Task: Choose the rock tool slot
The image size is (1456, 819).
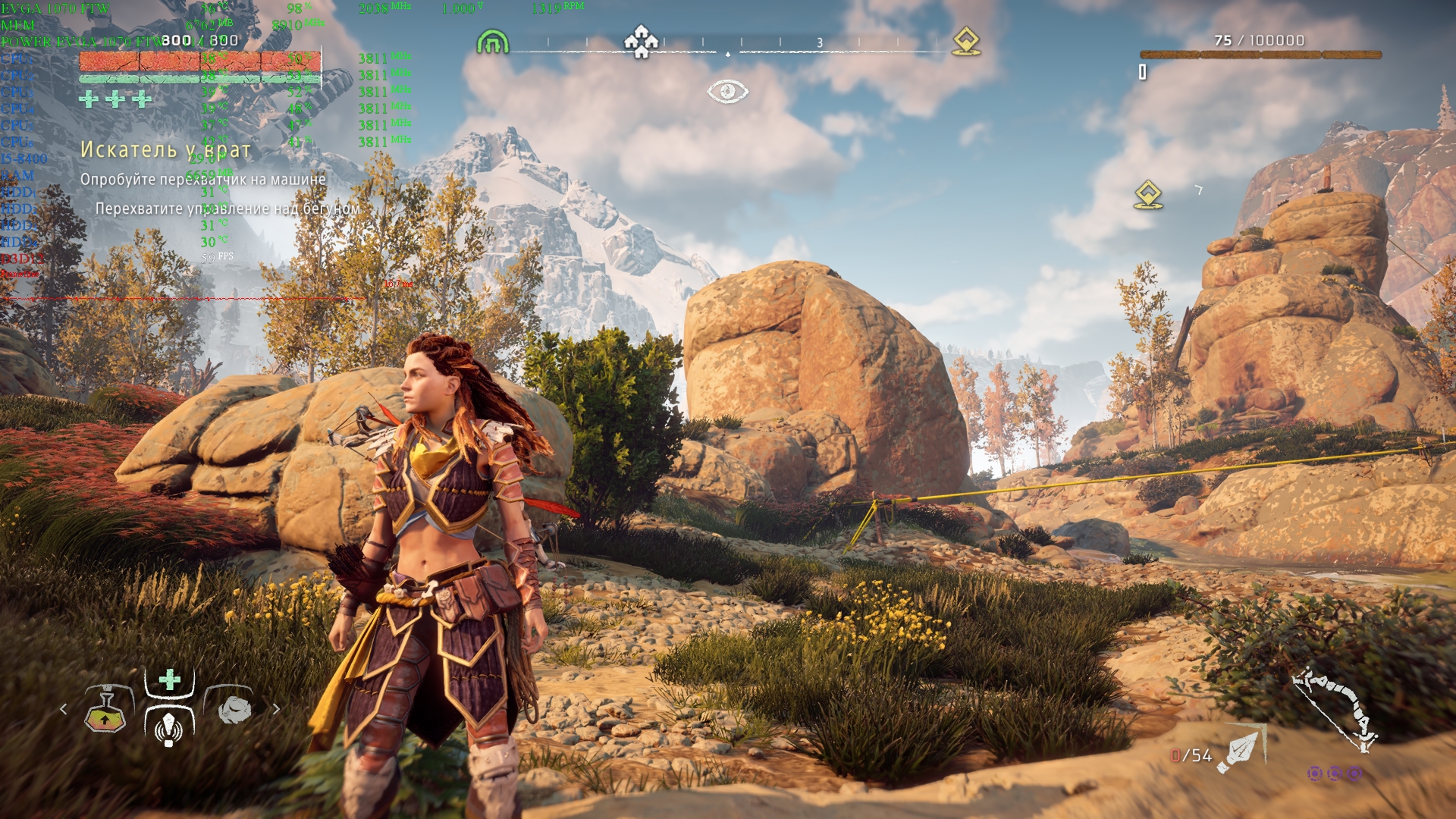Action: pyautogui.click(x=234, y=709)
